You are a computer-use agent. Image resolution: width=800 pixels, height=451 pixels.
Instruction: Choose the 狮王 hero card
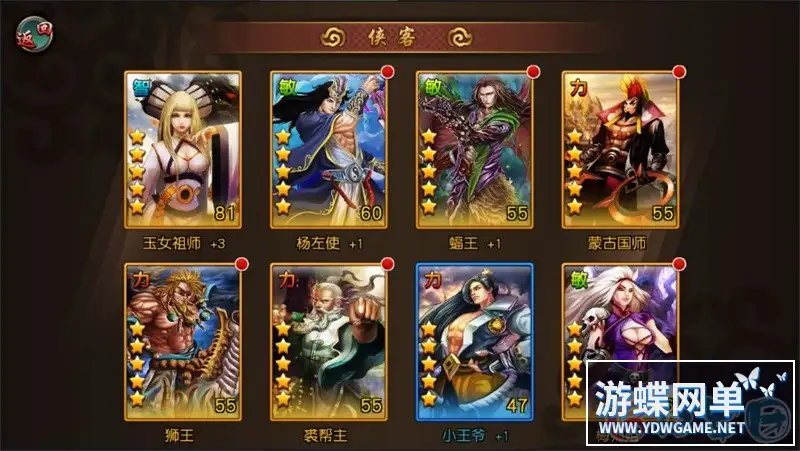point(183,342)
